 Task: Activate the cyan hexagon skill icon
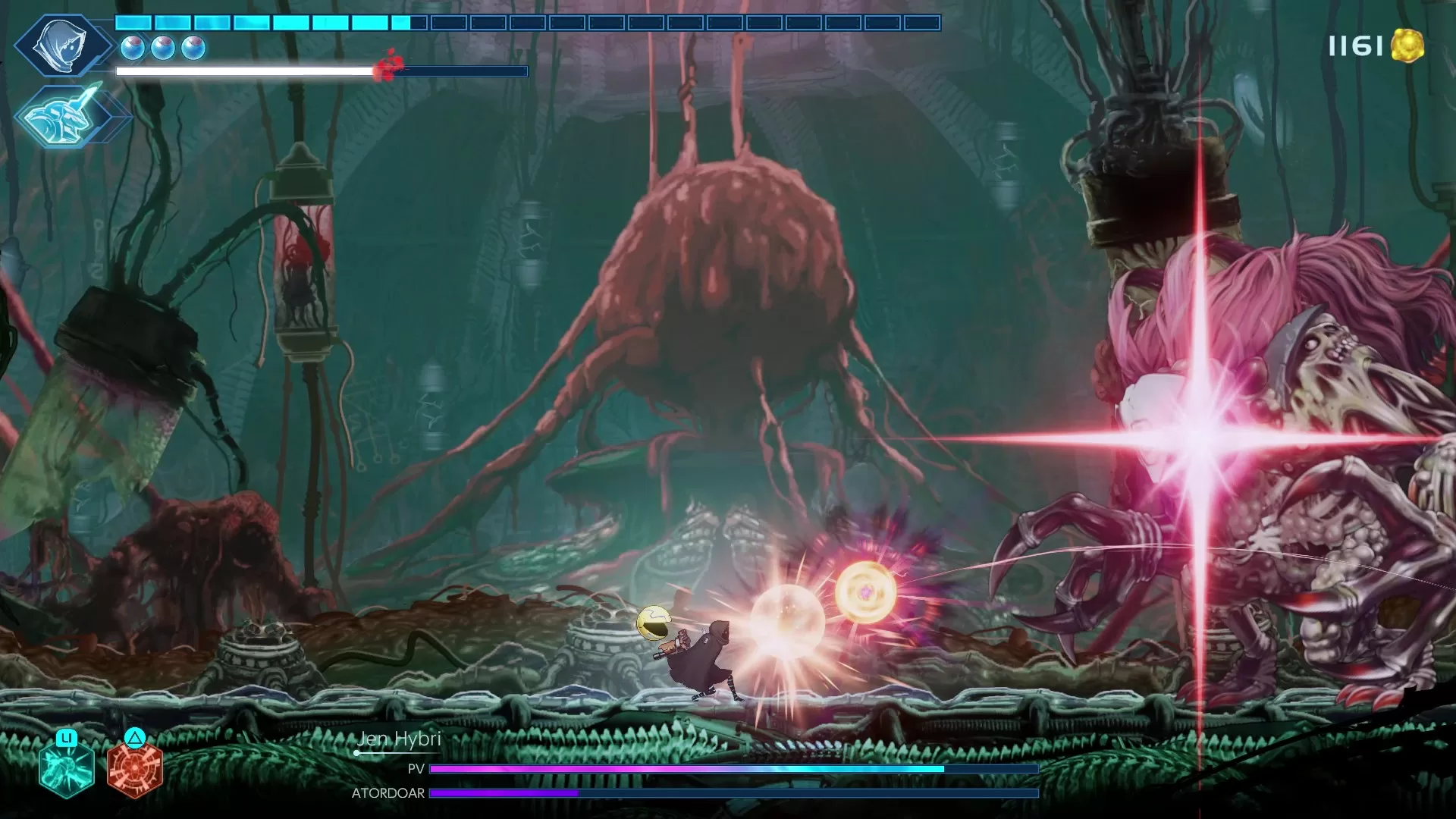67,768
